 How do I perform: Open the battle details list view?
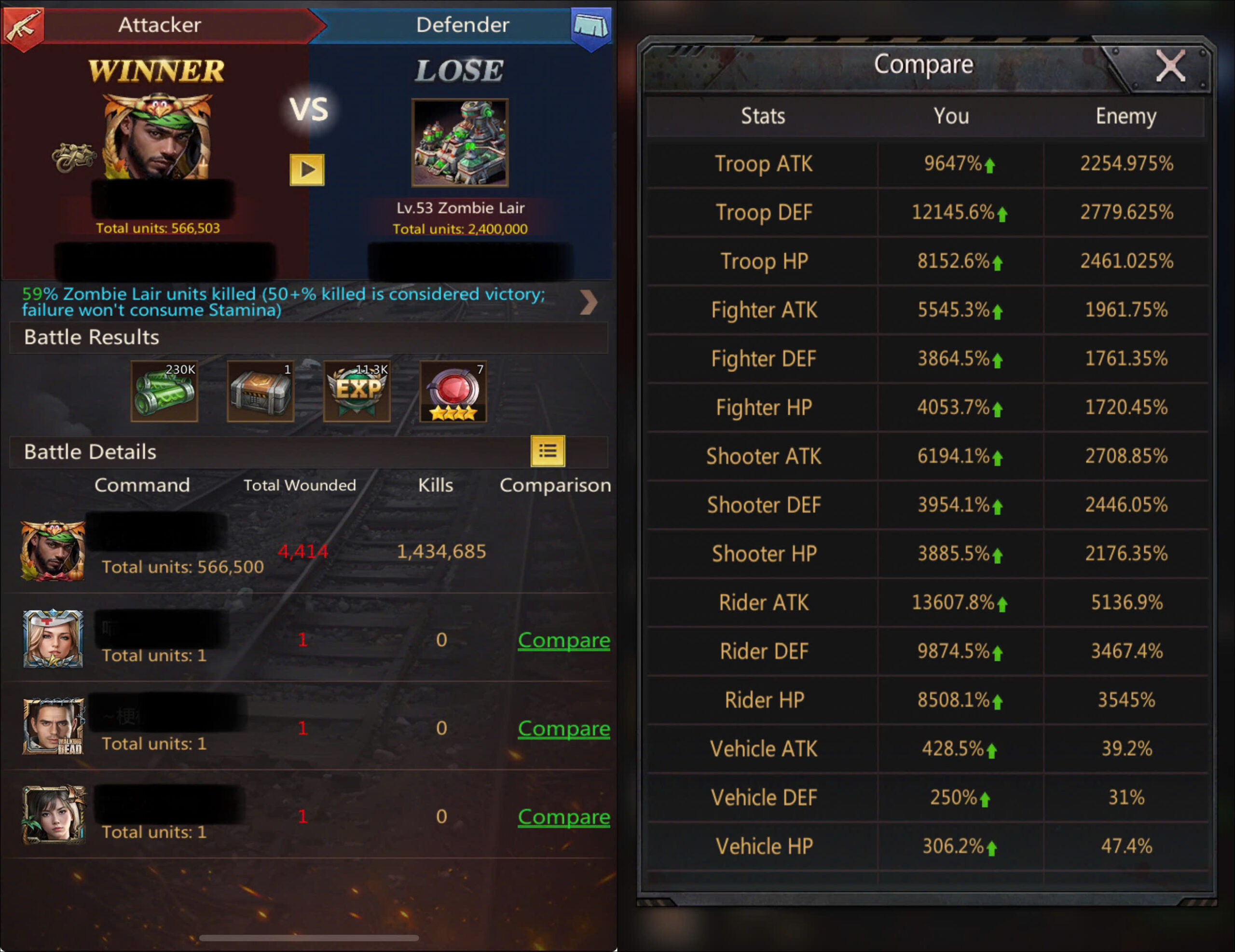click(548, 451)
